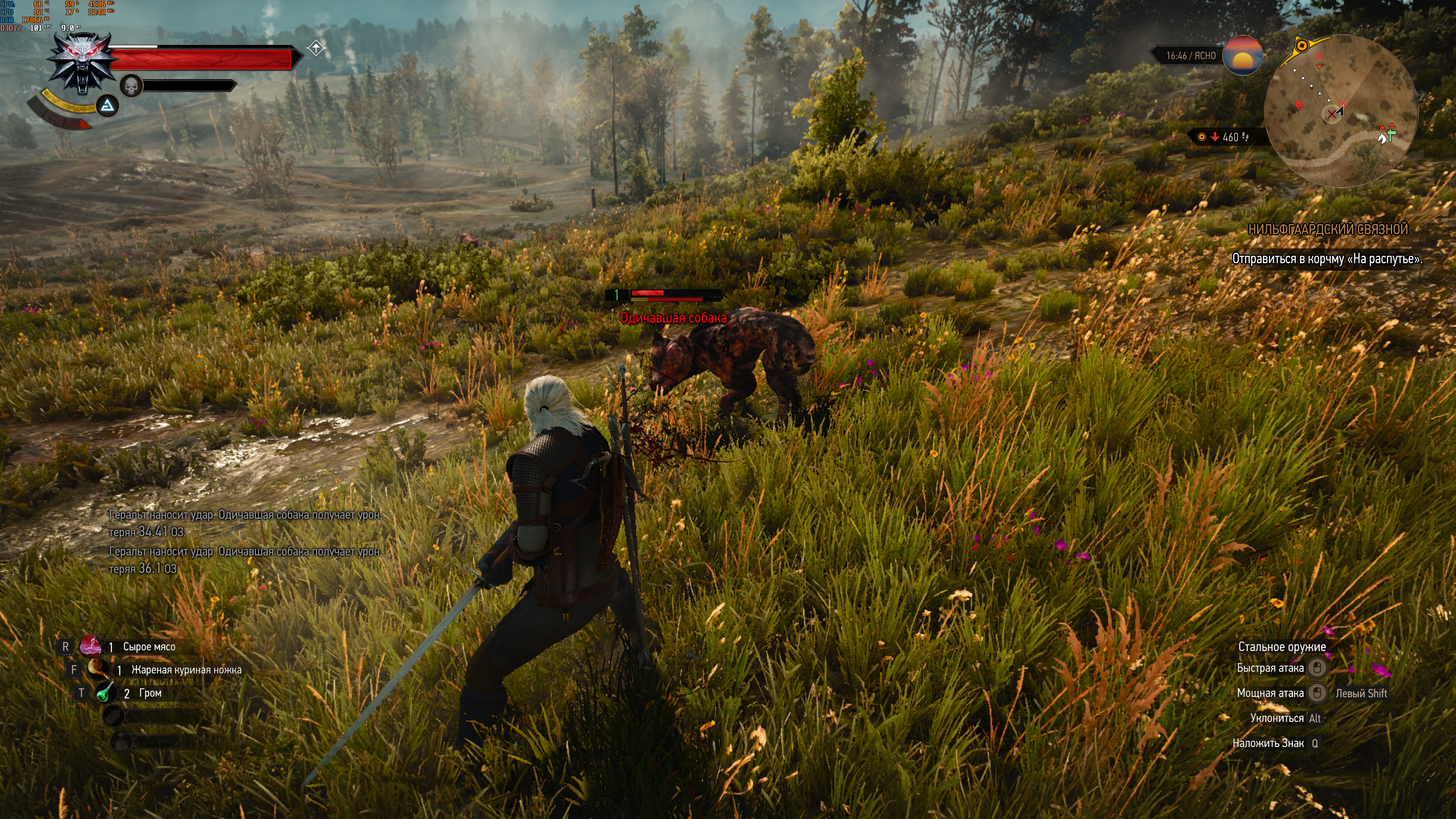Click the quest title Нильфгаардский связной
Image resolution: width=1456 pixels, height=819 pixels.
click(1327, 229)
